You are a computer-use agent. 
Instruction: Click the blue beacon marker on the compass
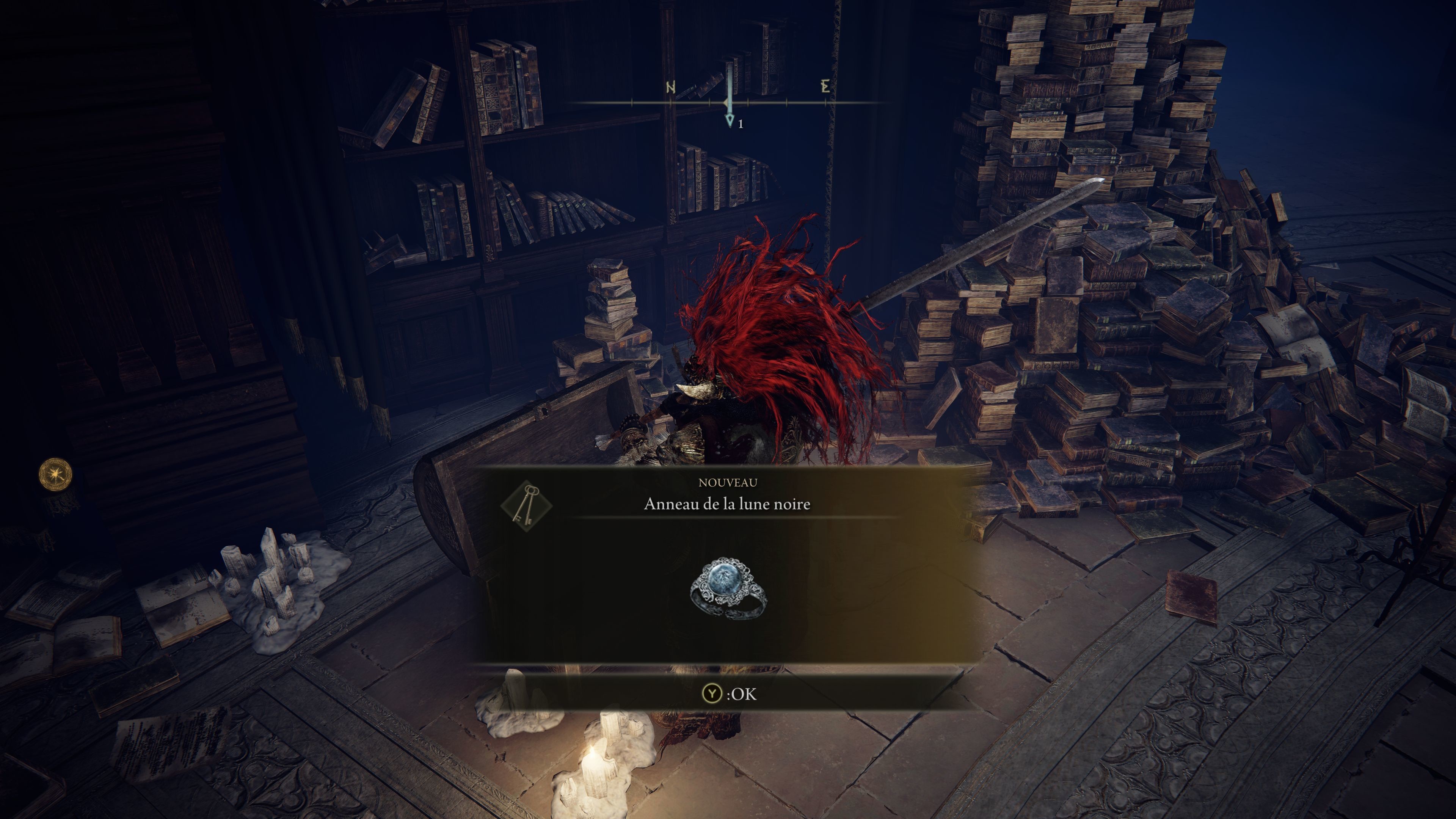[730, 96]
